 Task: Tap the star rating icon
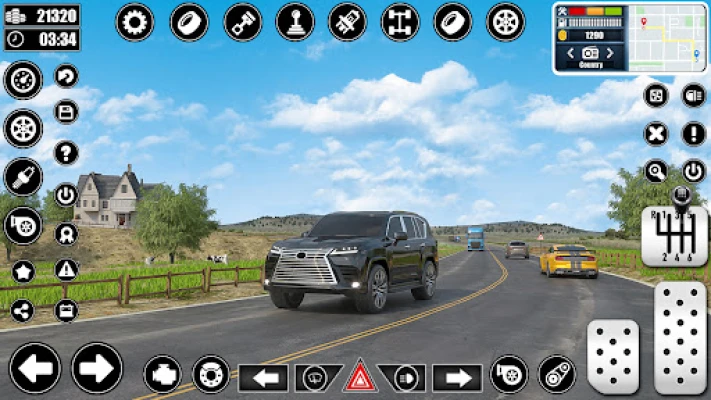22,272
